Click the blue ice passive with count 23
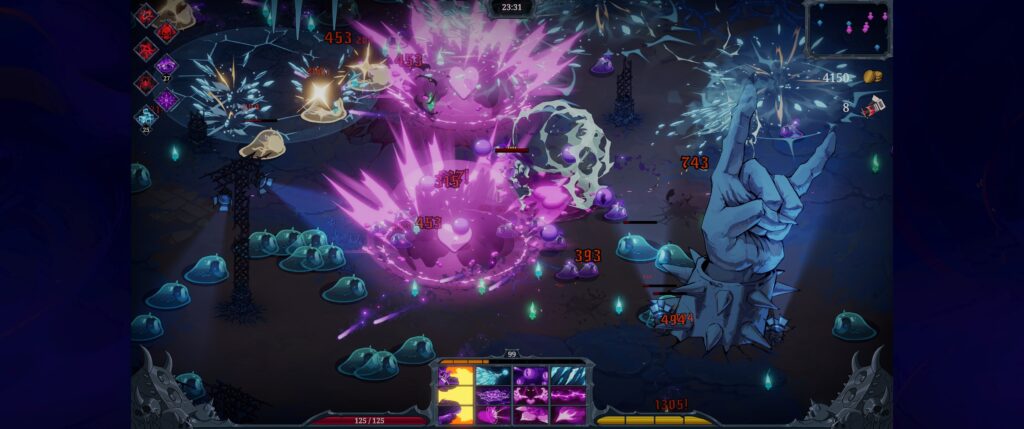This screenshot has height=429, width=1024. pyautogui.click(x=146, y=117)
